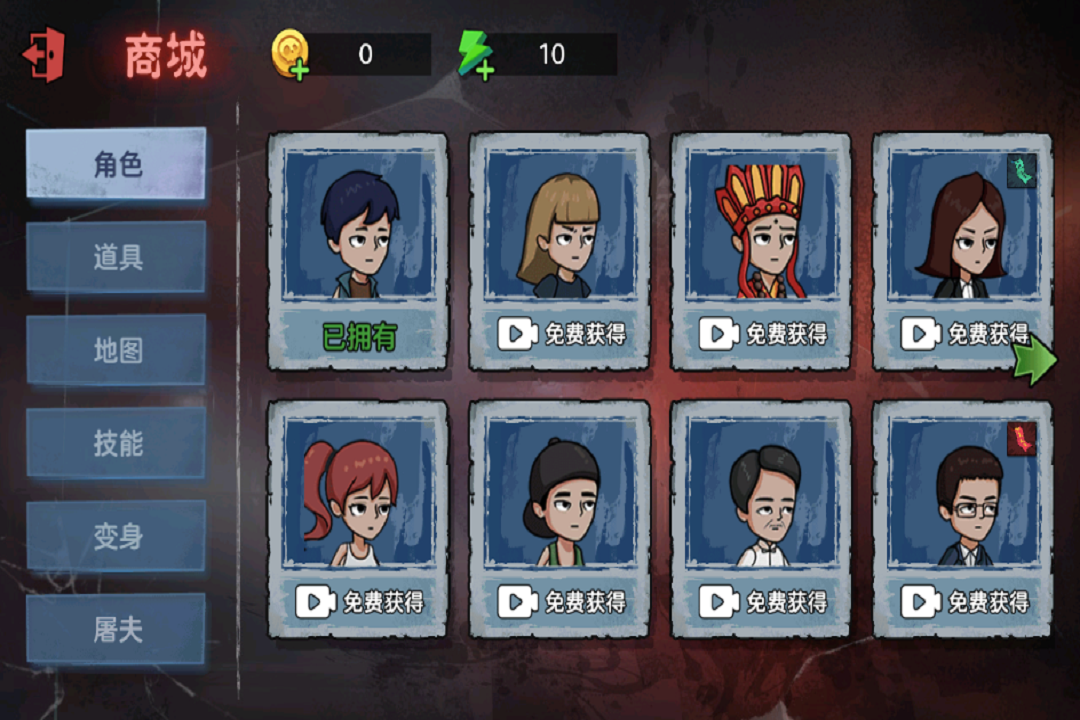Open the 道具 category tab
This screenshot has width=1080, height=720.
[116, 257]
